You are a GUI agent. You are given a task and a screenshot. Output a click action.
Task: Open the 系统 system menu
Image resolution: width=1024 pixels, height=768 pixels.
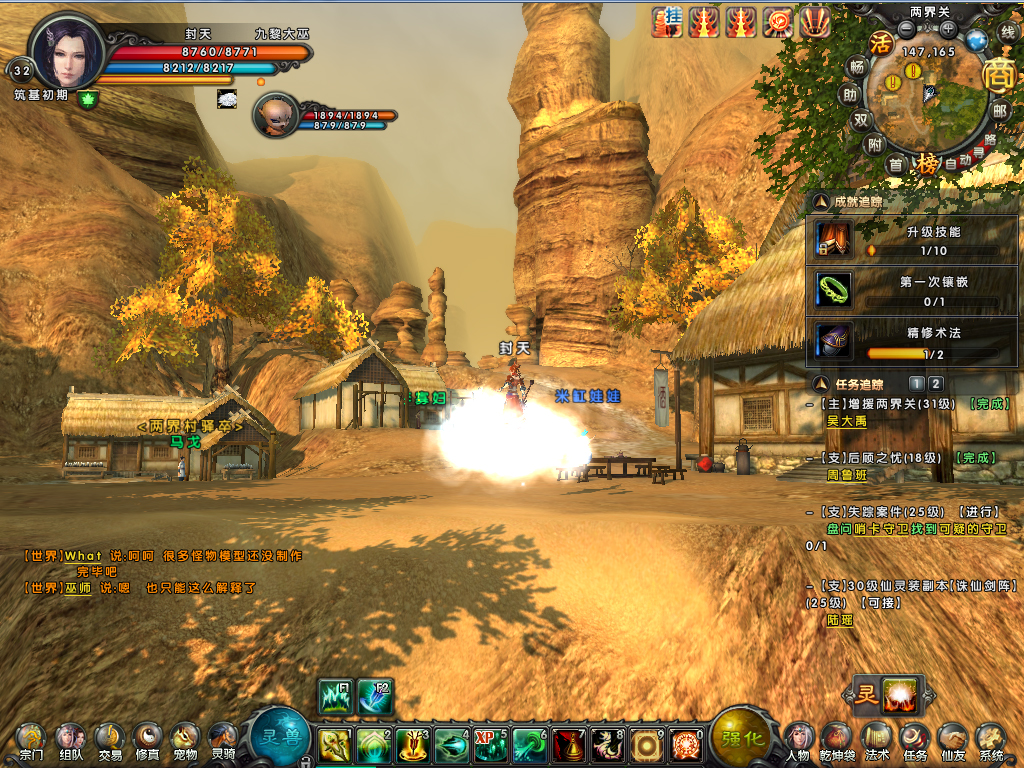[990, 738]
